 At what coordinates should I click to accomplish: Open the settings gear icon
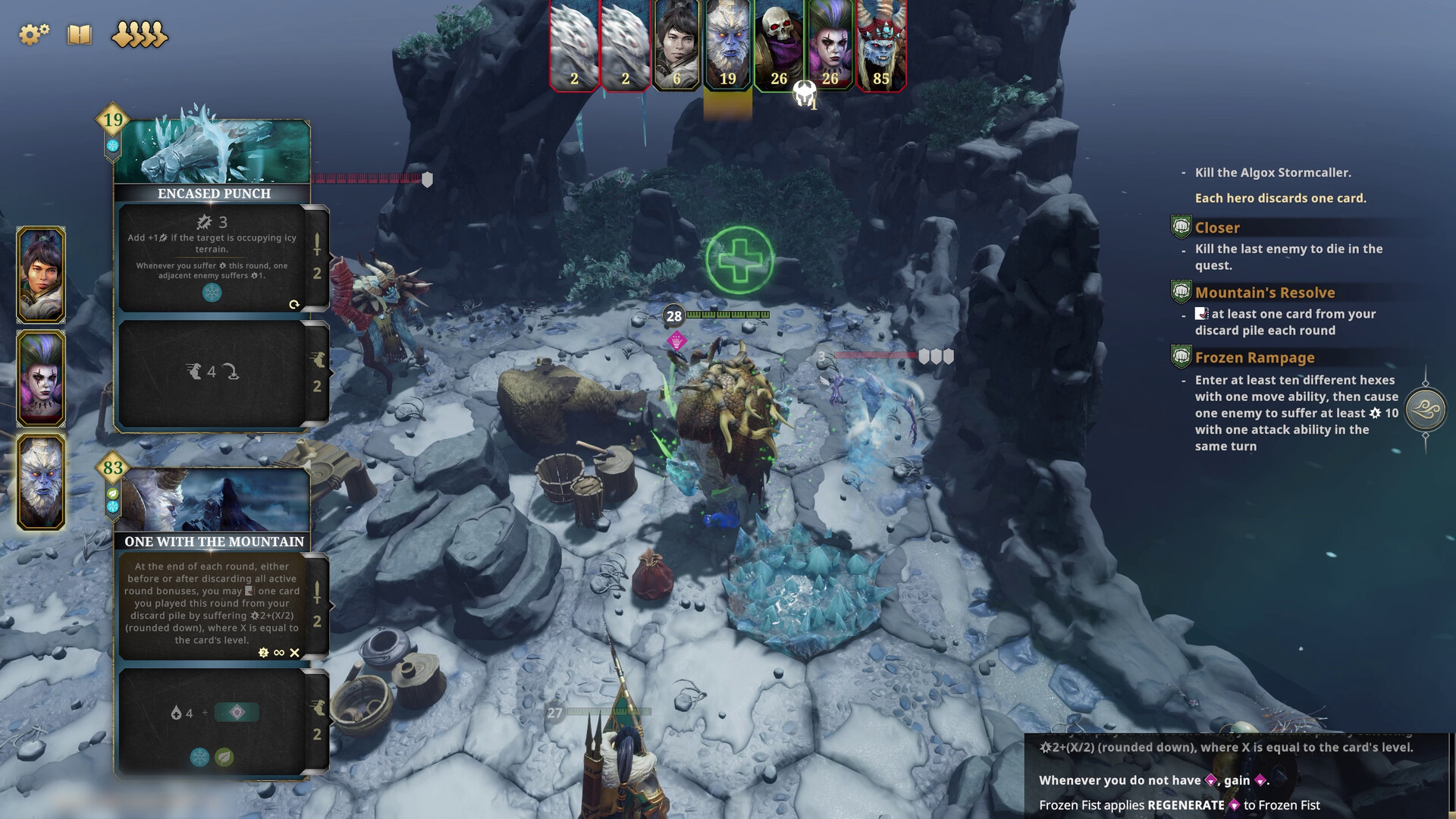(32, 33)
